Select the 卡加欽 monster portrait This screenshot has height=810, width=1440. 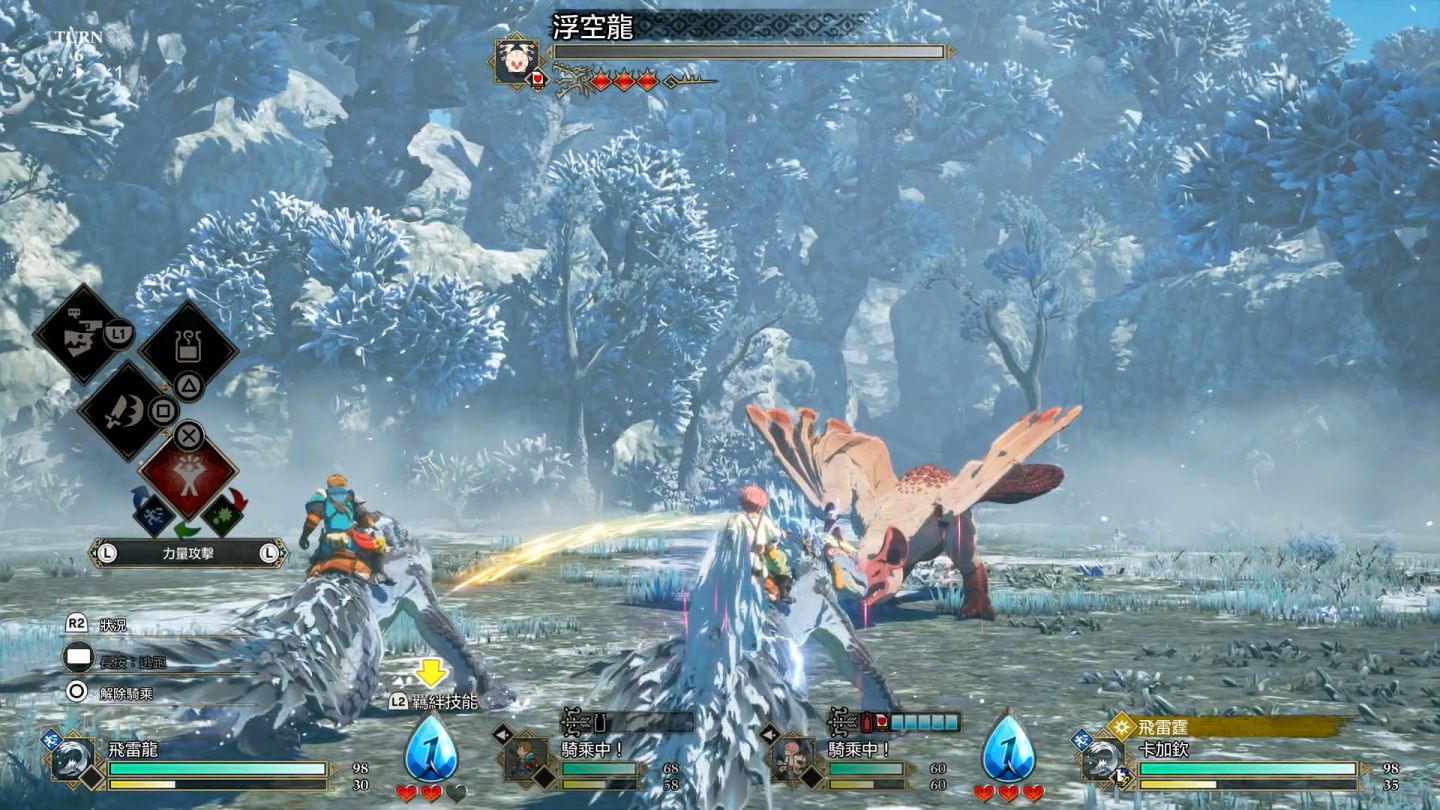click(1103, 759)
